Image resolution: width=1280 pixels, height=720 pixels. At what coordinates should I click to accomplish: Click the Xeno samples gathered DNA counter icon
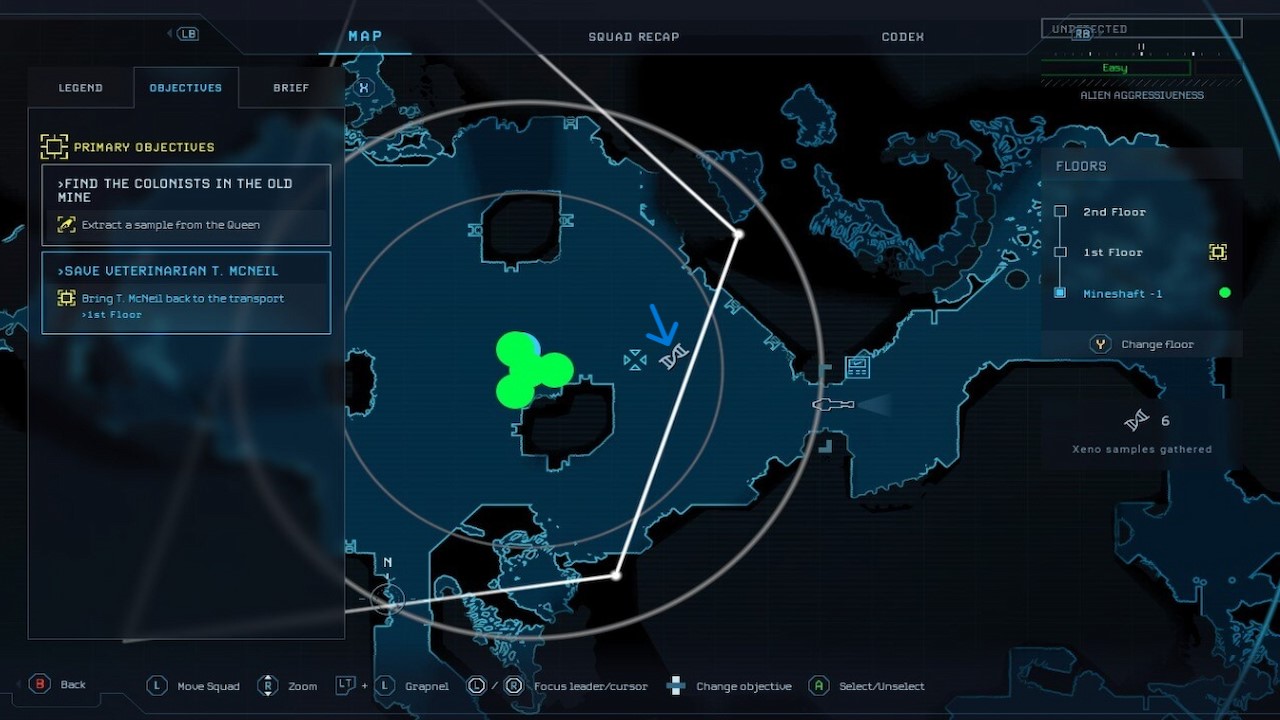1138,420
